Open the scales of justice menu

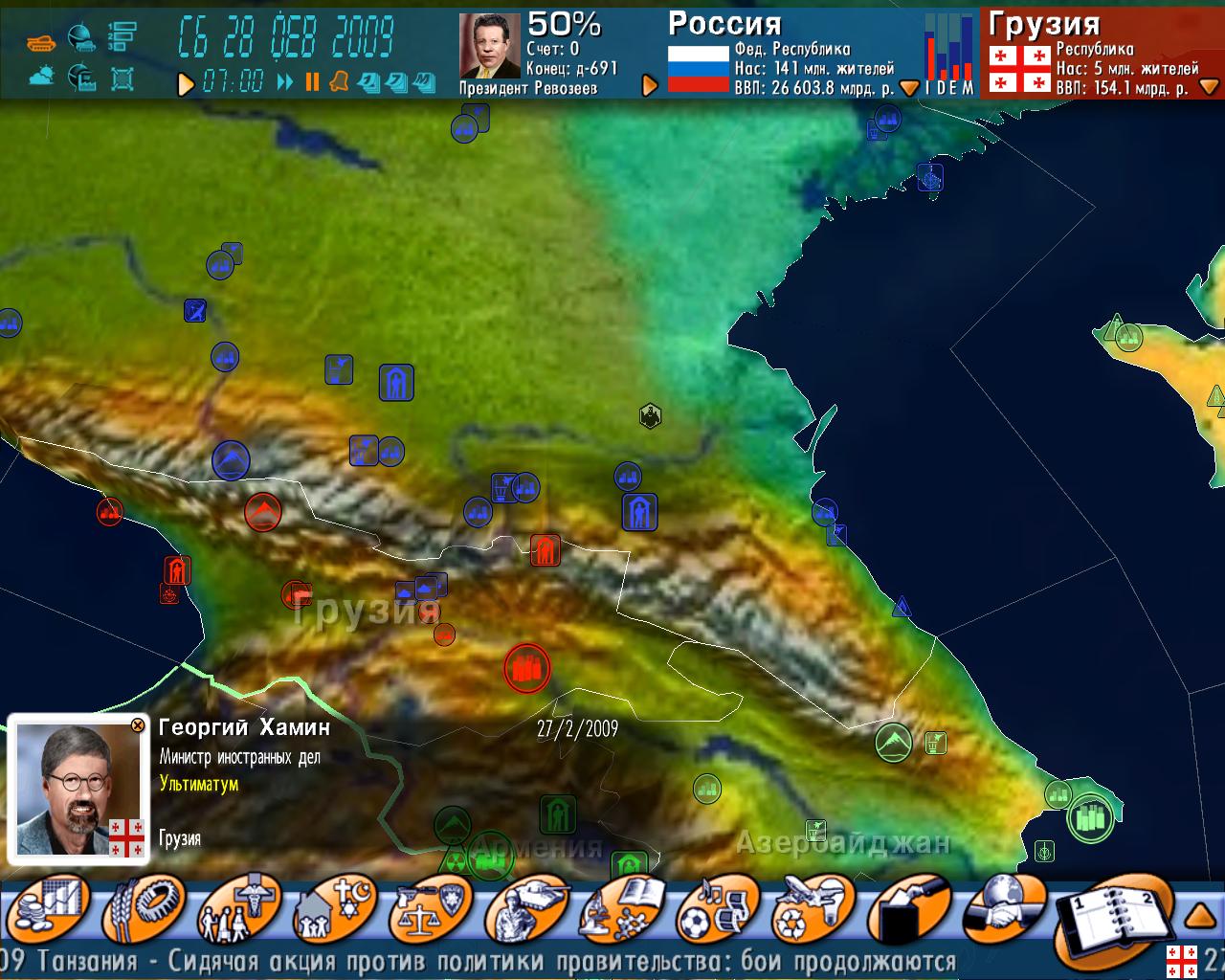(433, 908)
